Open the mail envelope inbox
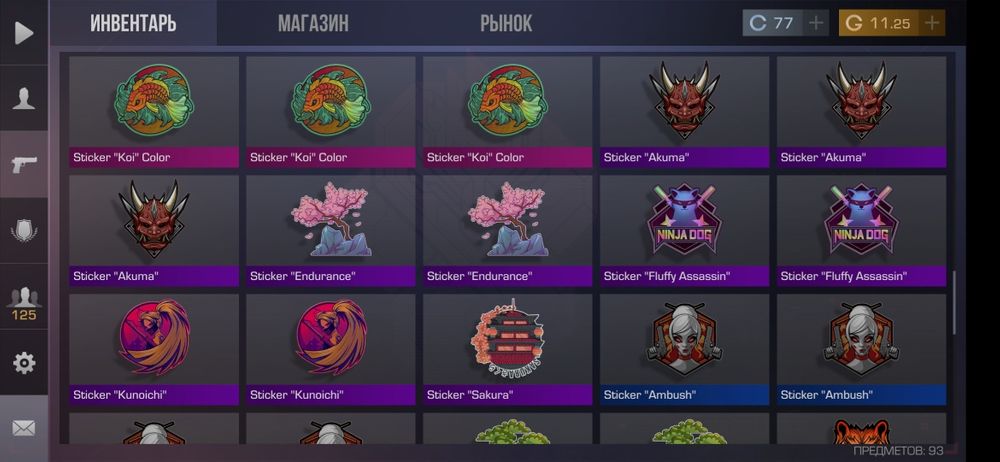The width and height of the screenshot is (1000, 462). 24,428
